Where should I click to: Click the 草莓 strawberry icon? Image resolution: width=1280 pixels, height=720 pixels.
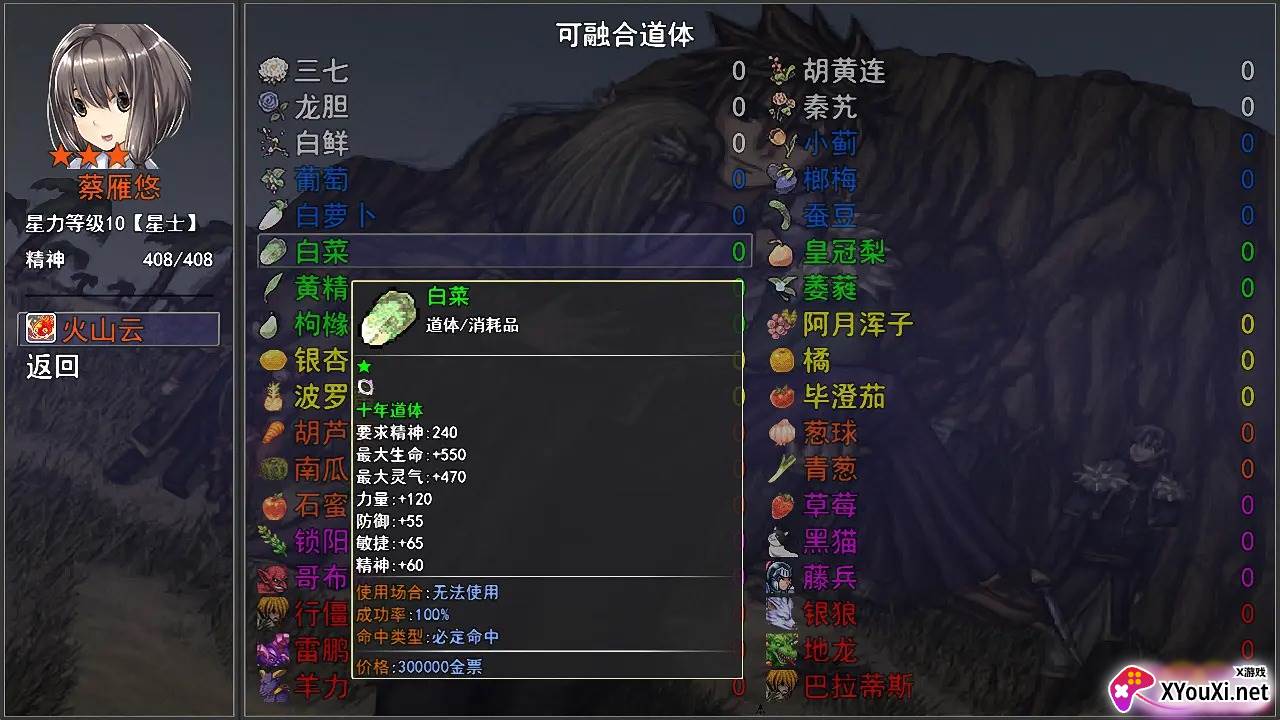pos(780,504)
